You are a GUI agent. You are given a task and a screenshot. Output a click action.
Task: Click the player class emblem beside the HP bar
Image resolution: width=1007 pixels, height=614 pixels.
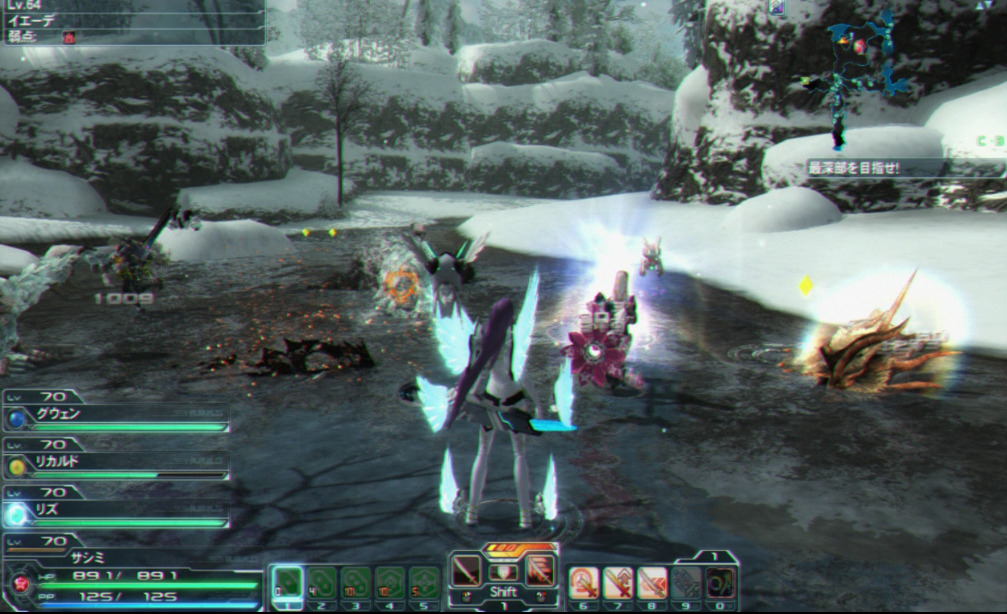tap(19, 583)
